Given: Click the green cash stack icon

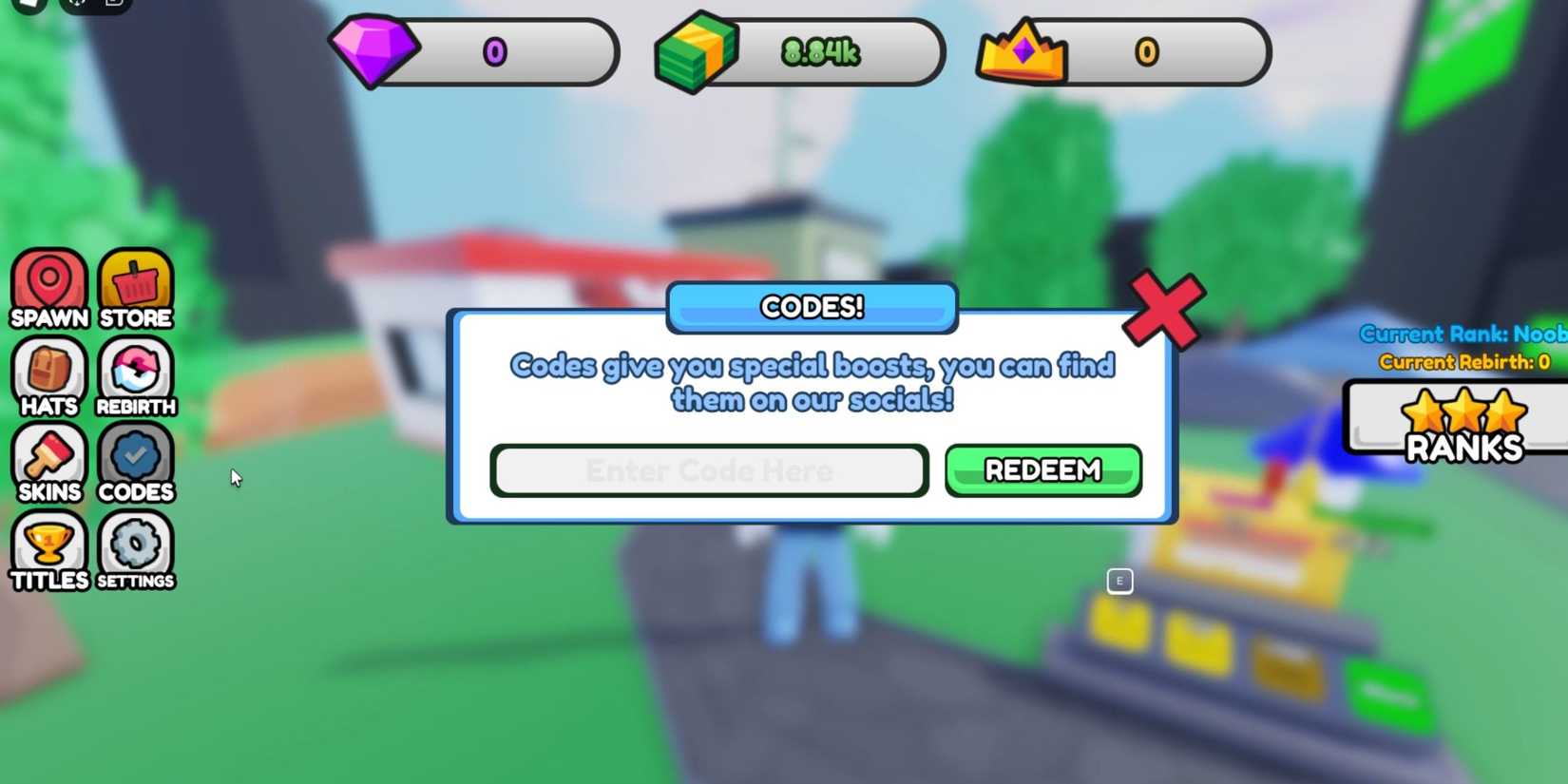Looking at the screenshot, I should pos(697,50).
